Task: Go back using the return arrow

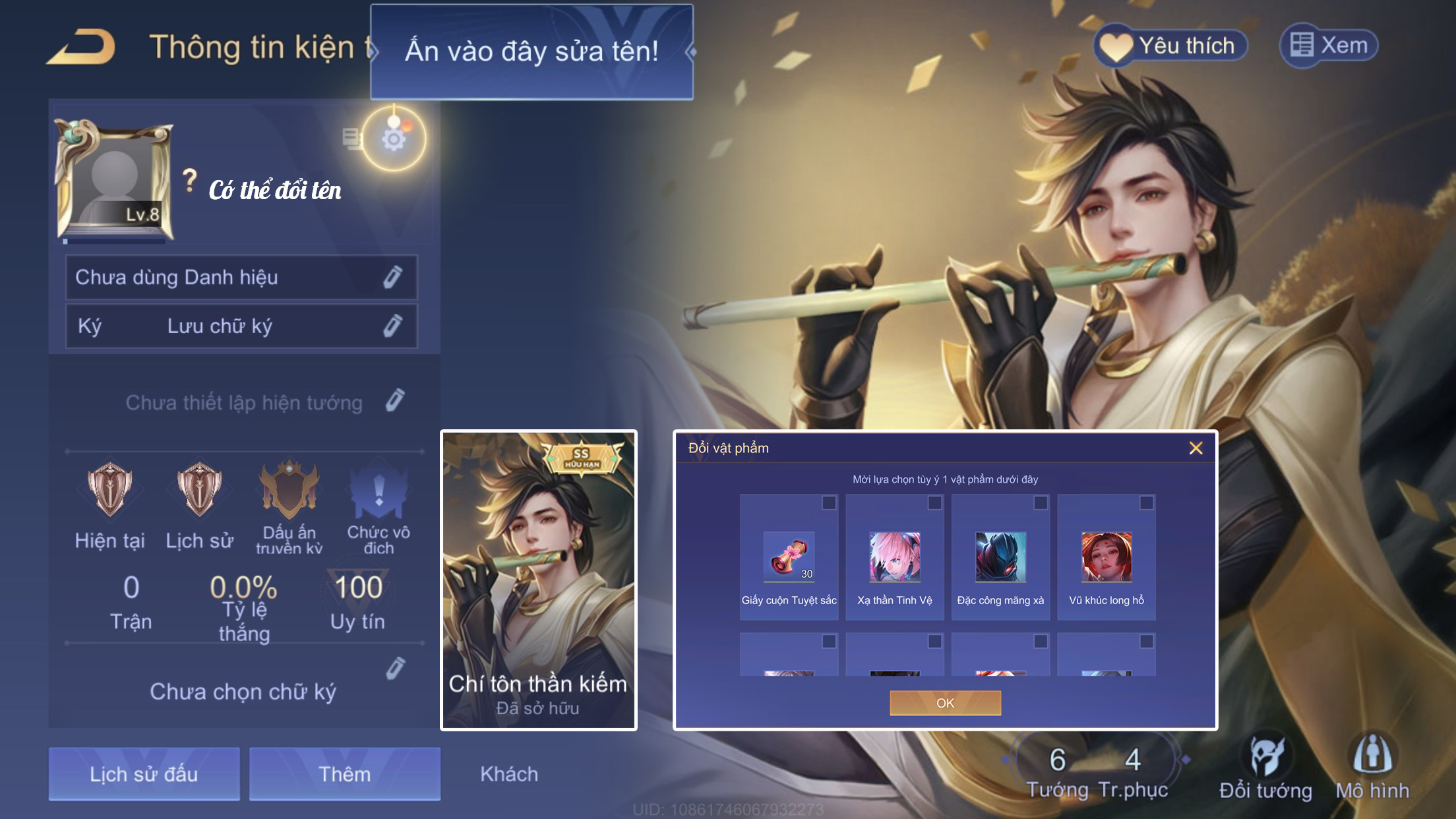Action: (82, 47)
